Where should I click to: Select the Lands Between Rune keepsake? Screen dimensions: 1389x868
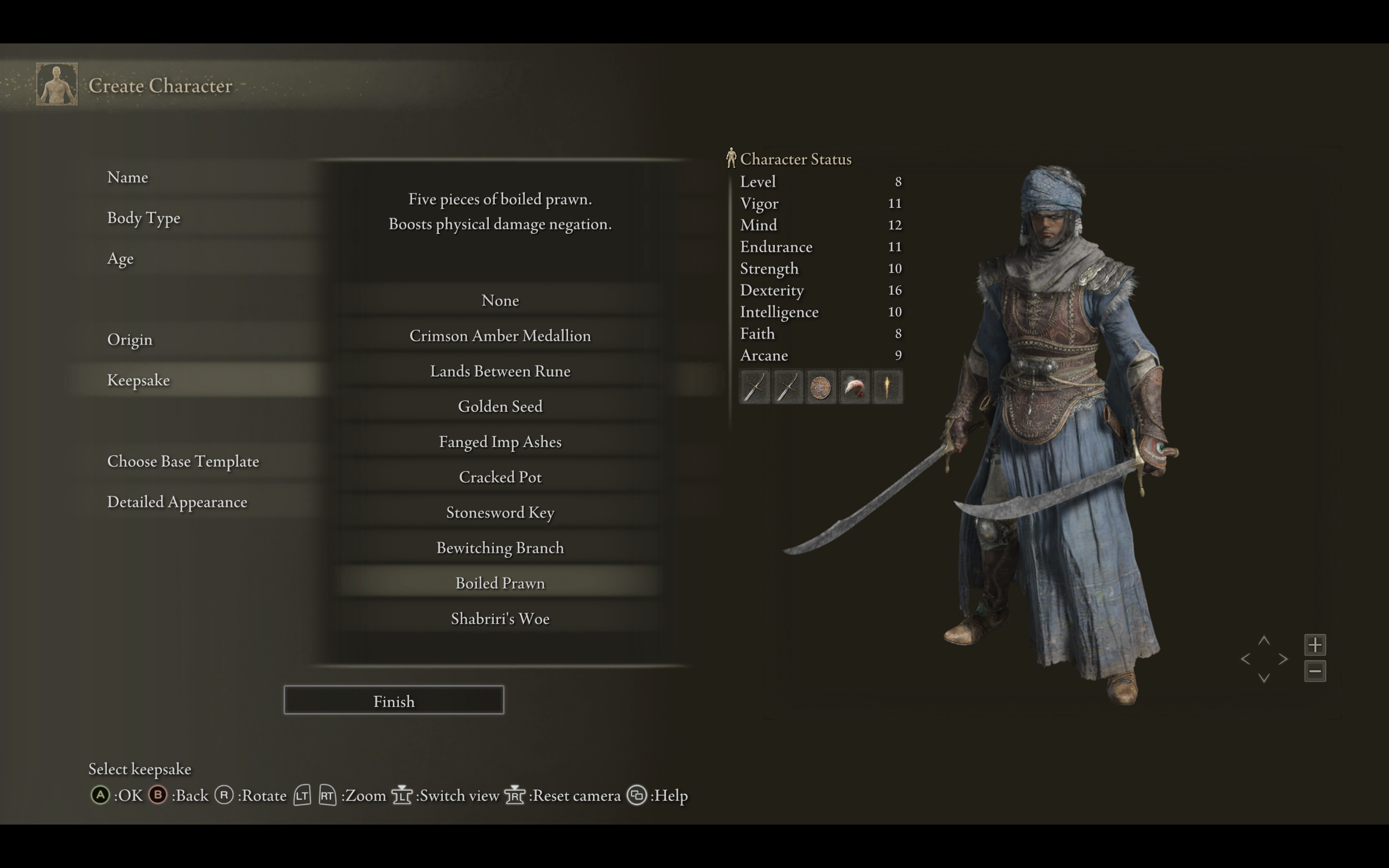pyautogui.click(x=500, y=371)
